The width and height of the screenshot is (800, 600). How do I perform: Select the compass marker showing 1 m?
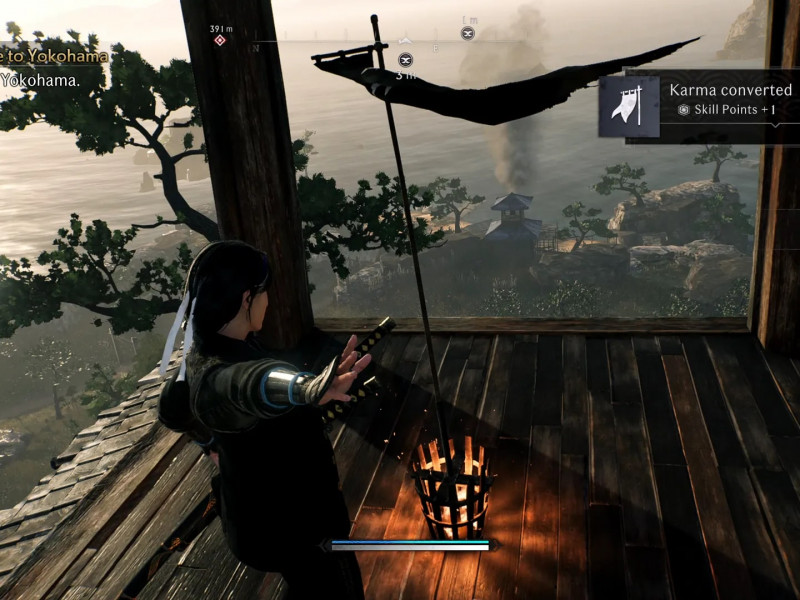pos(467,33)
